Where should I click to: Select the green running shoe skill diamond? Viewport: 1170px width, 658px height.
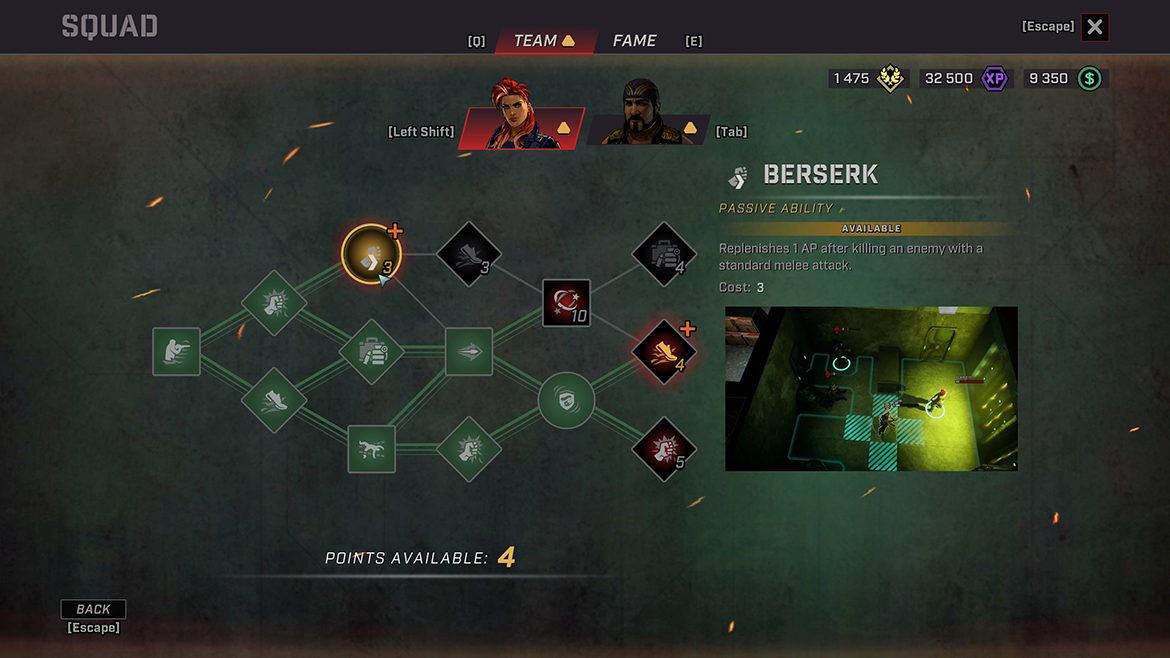(273, 401)
